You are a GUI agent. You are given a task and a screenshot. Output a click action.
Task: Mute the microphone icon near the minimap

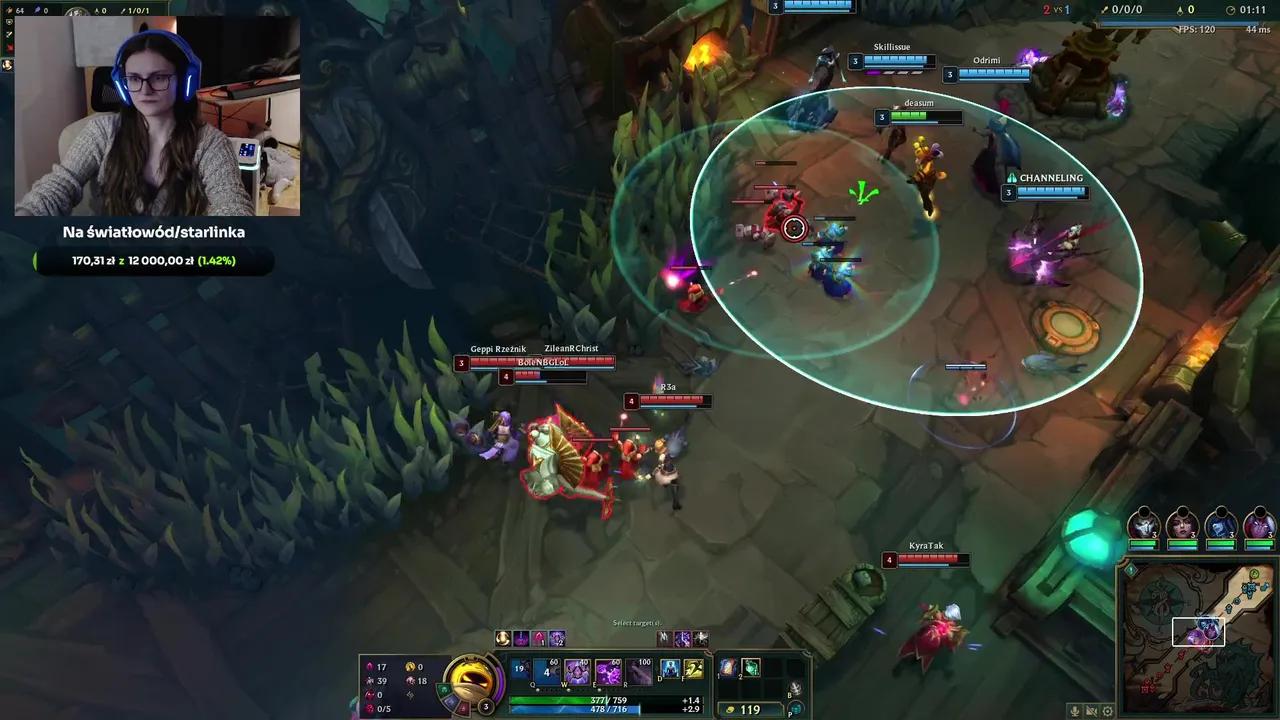tap(1075, 711)
